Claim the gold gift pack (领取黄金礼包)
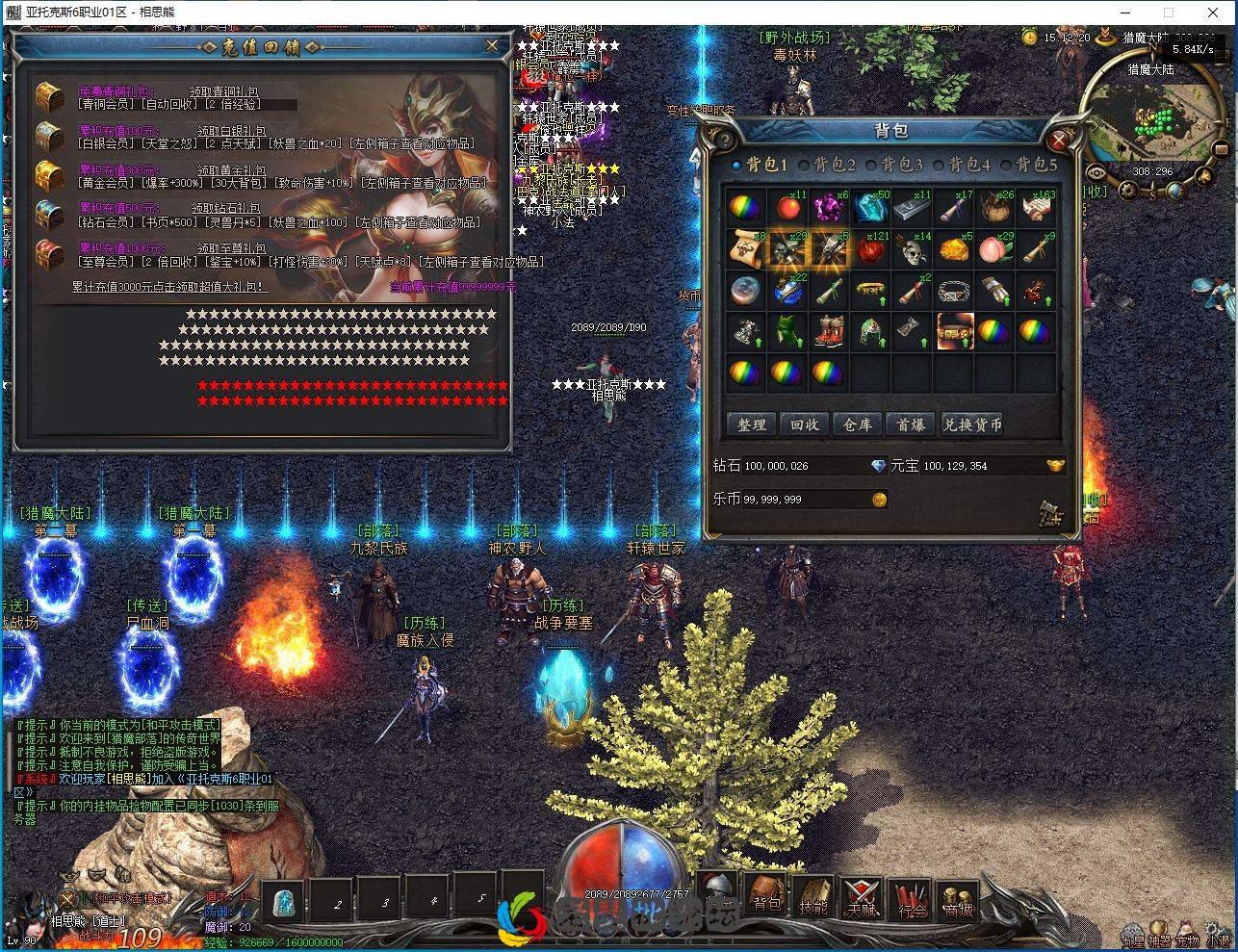The height and width of the screenshot is (952, 1238). click(232, 169)
